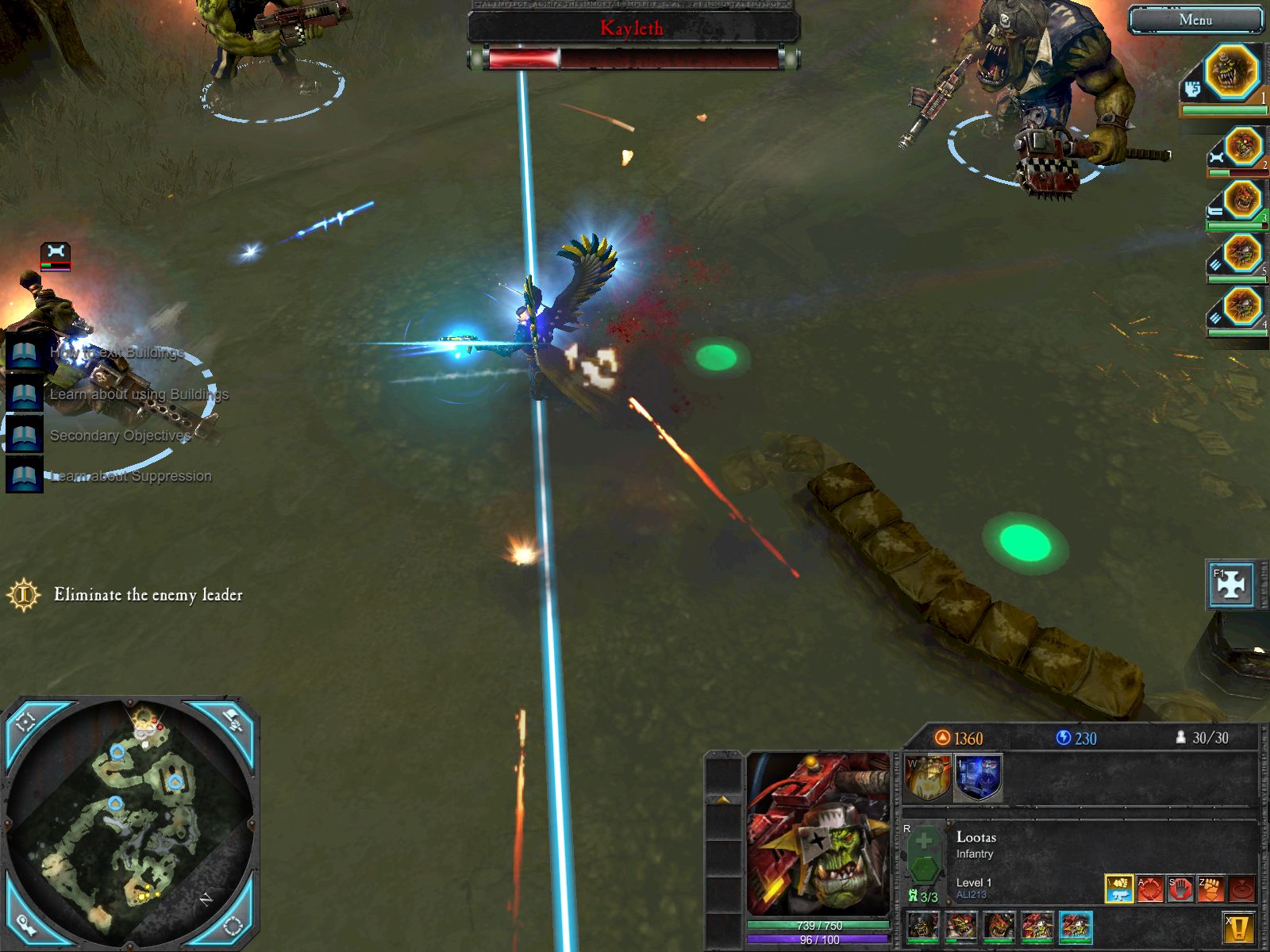The height and width of the screenshot is (952, 1270).
Task: Select squad 2 with wrench icon
Action: [1243, 148]
